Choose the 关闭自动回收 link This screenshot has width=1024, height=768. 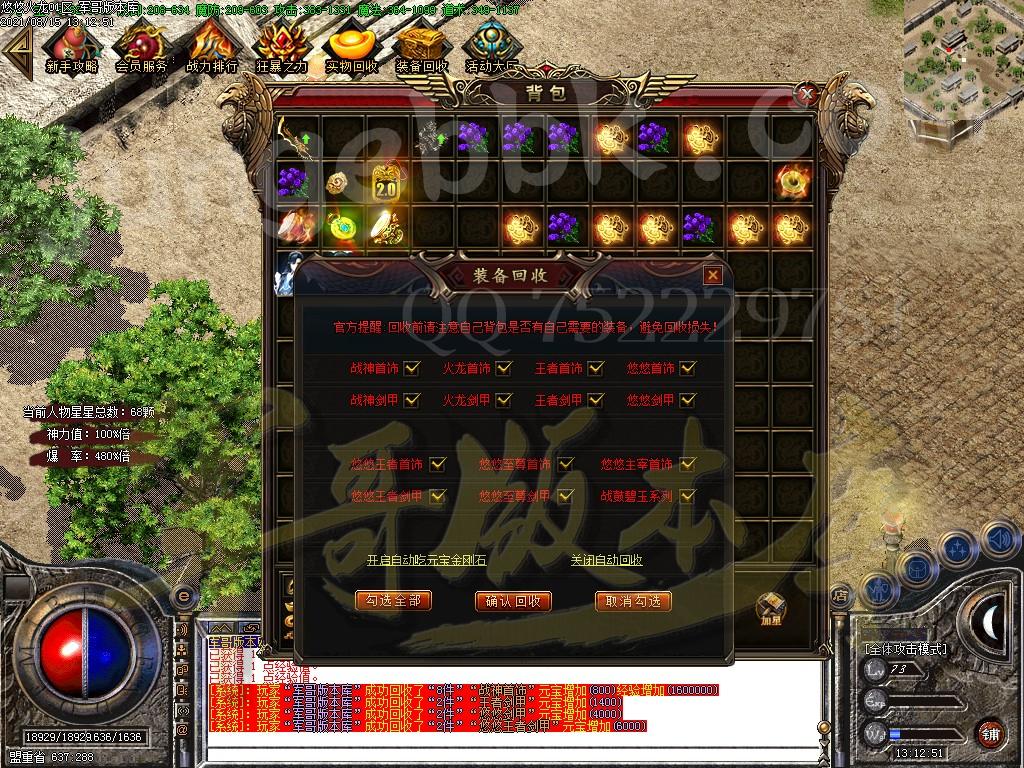click(606, 560)
